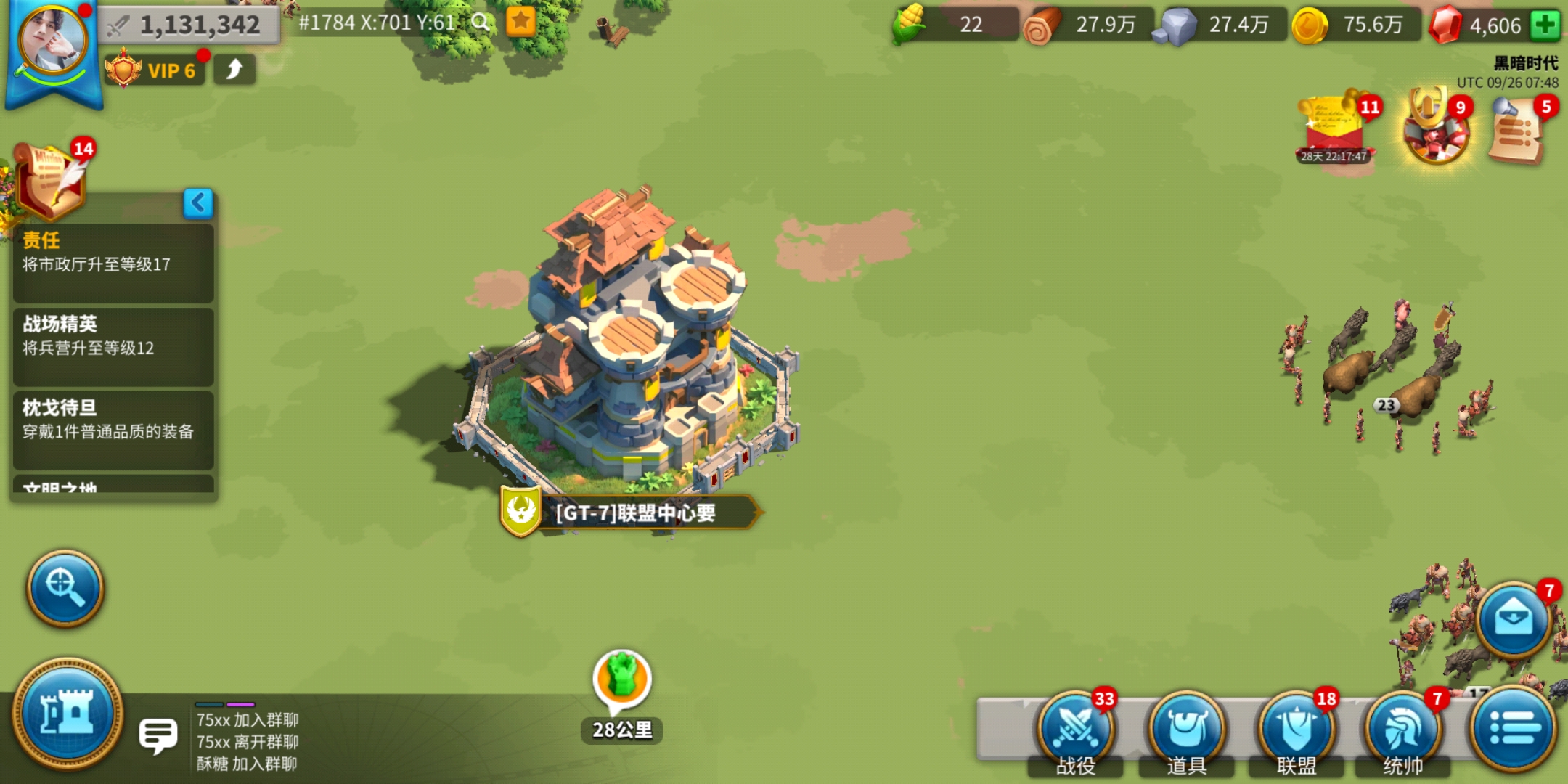Return to city via castle button
The width and height of the screenshot is (1568, 784).
(68, 714)
